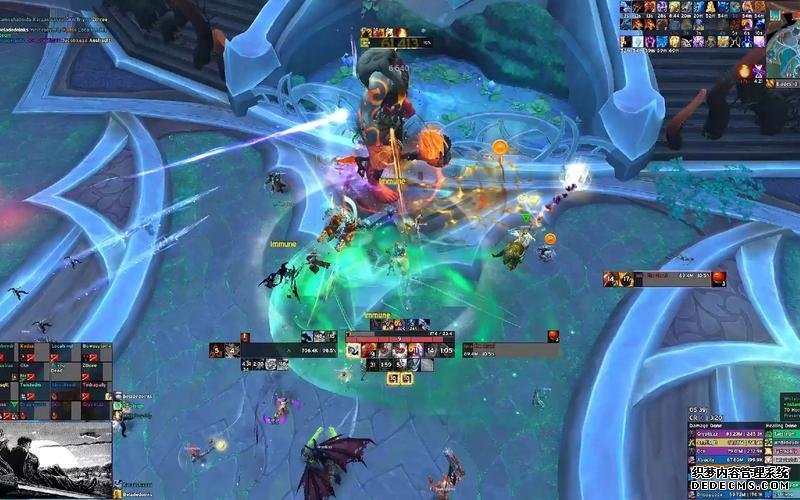The image size is (800, 500).
Task: Click the yellow-bordered icon below center cooldown bar
Action: 393,378
